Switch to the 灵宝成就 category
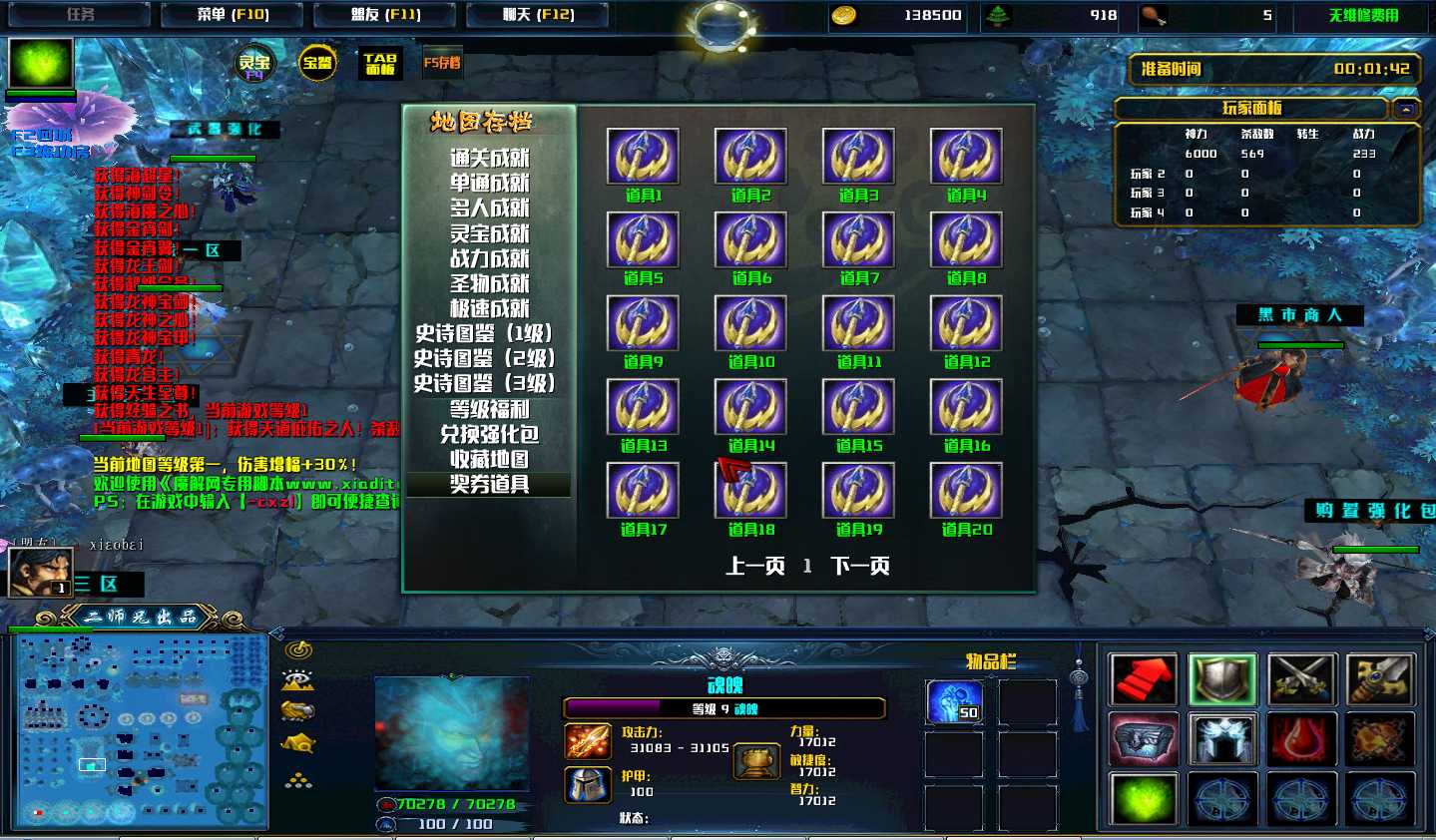Viewport: 1436px width, 840px height. 489,233
